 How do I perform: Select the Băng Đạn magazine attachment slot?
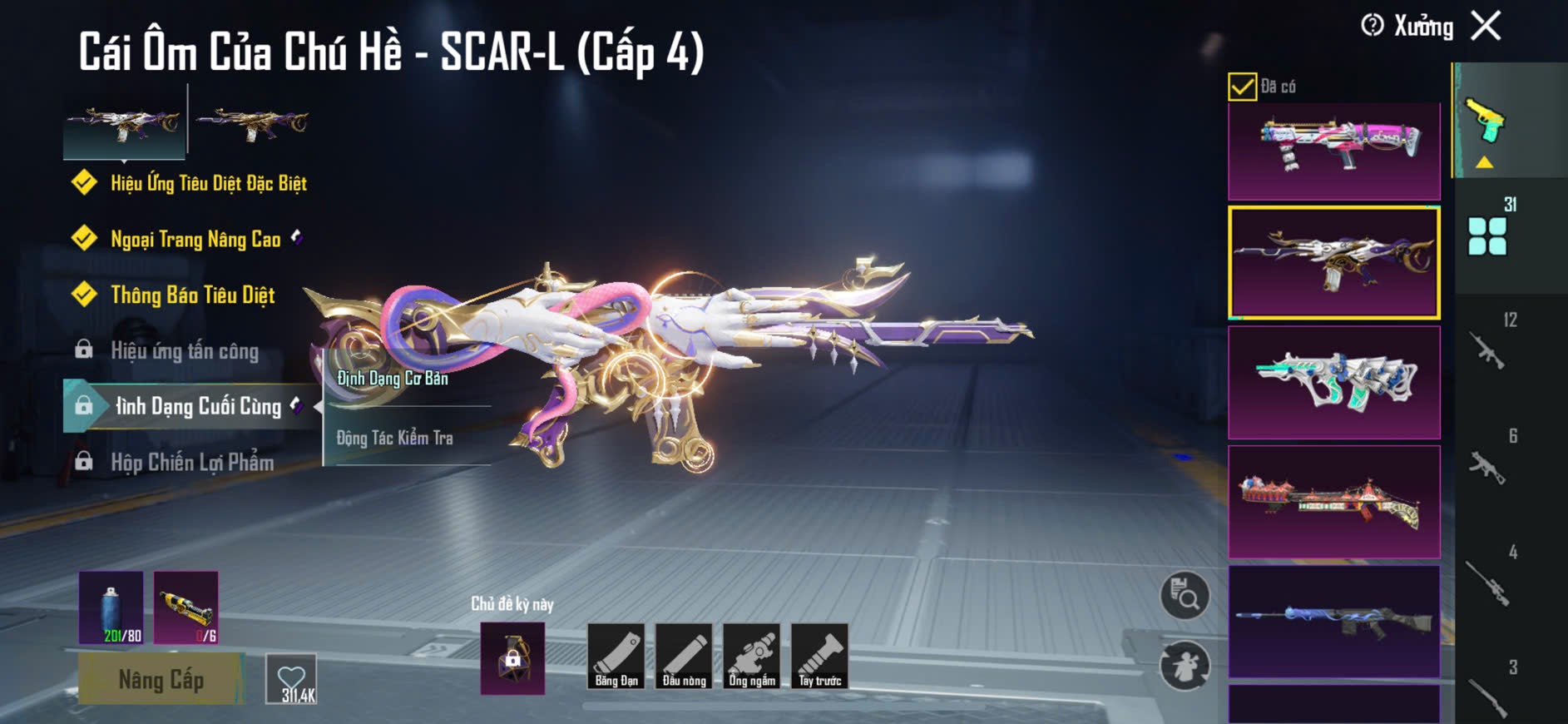(616, 657)
